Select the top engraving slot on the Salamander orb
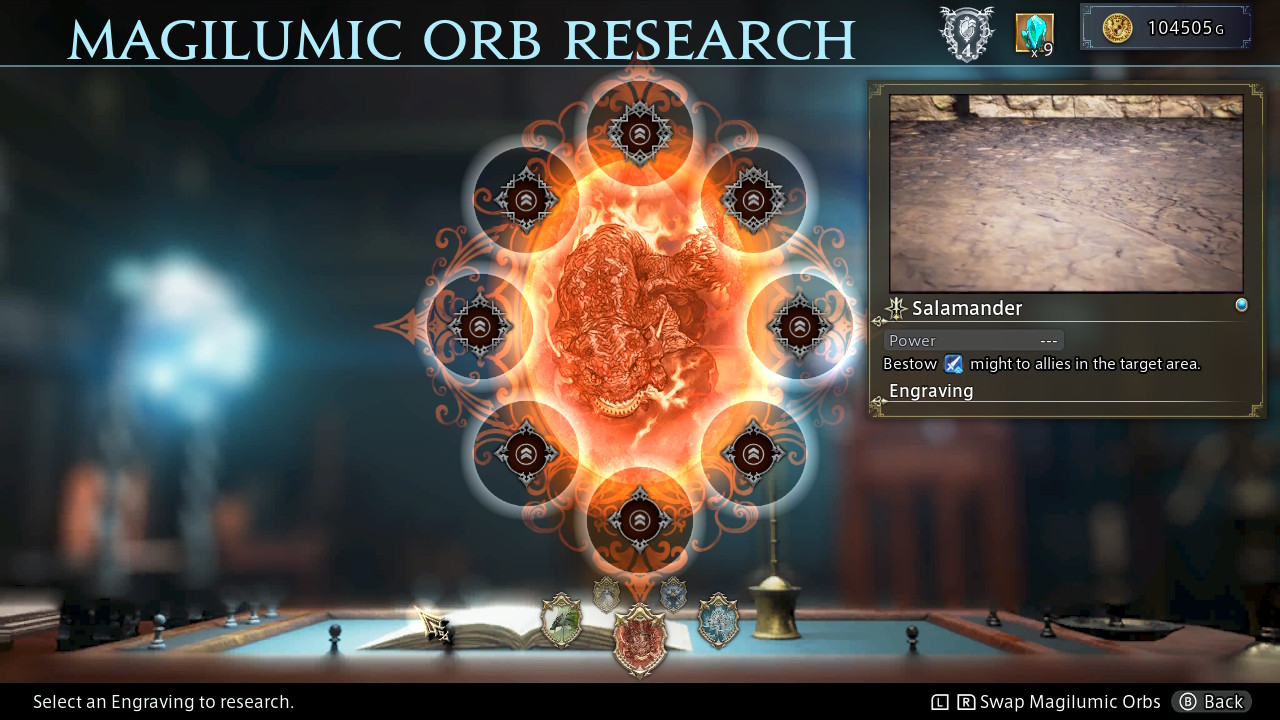The image size is (1280, 720). coord(640,130)
